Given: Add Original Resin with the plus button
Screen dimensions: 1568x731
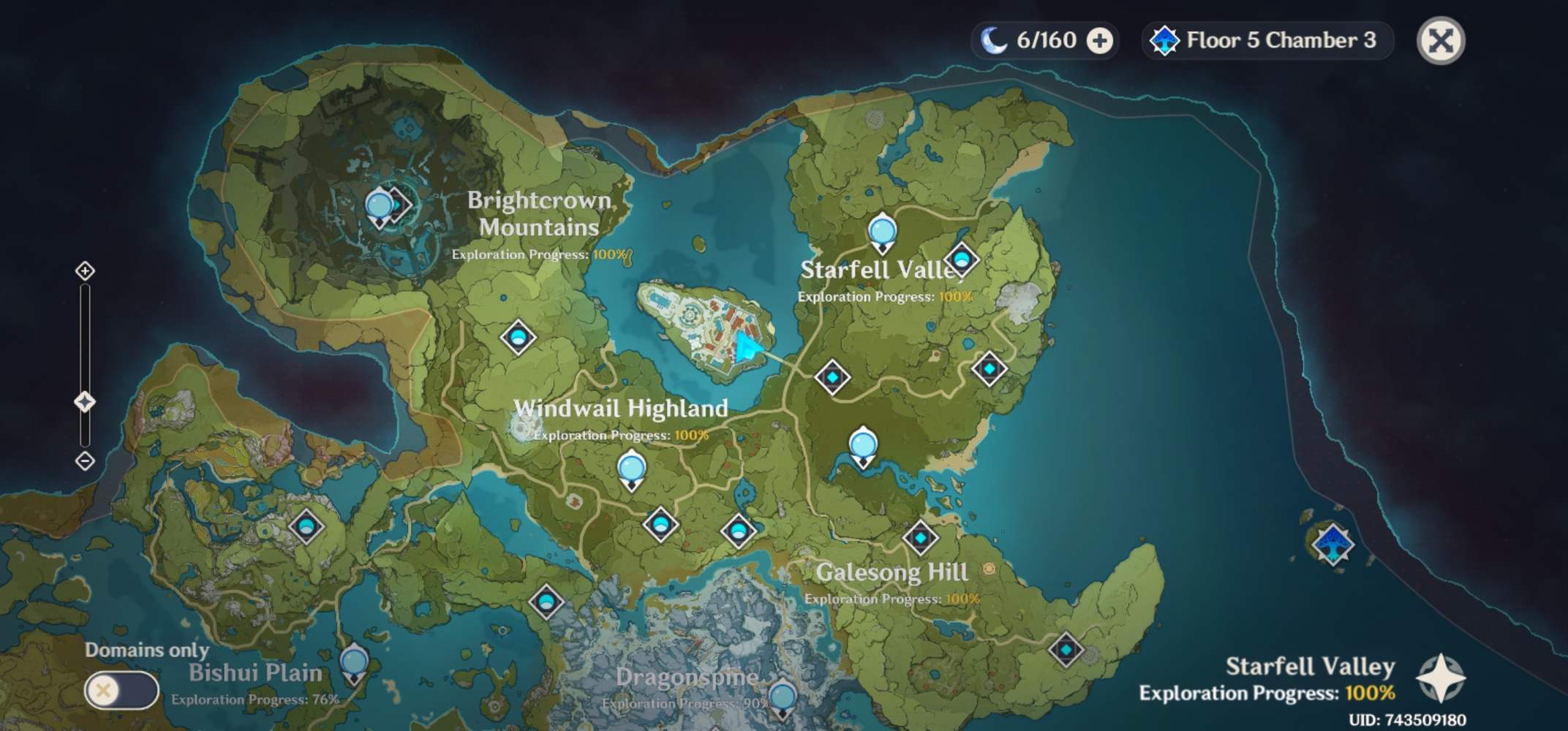Looking at the screenshot, I should pos(1099,41).
